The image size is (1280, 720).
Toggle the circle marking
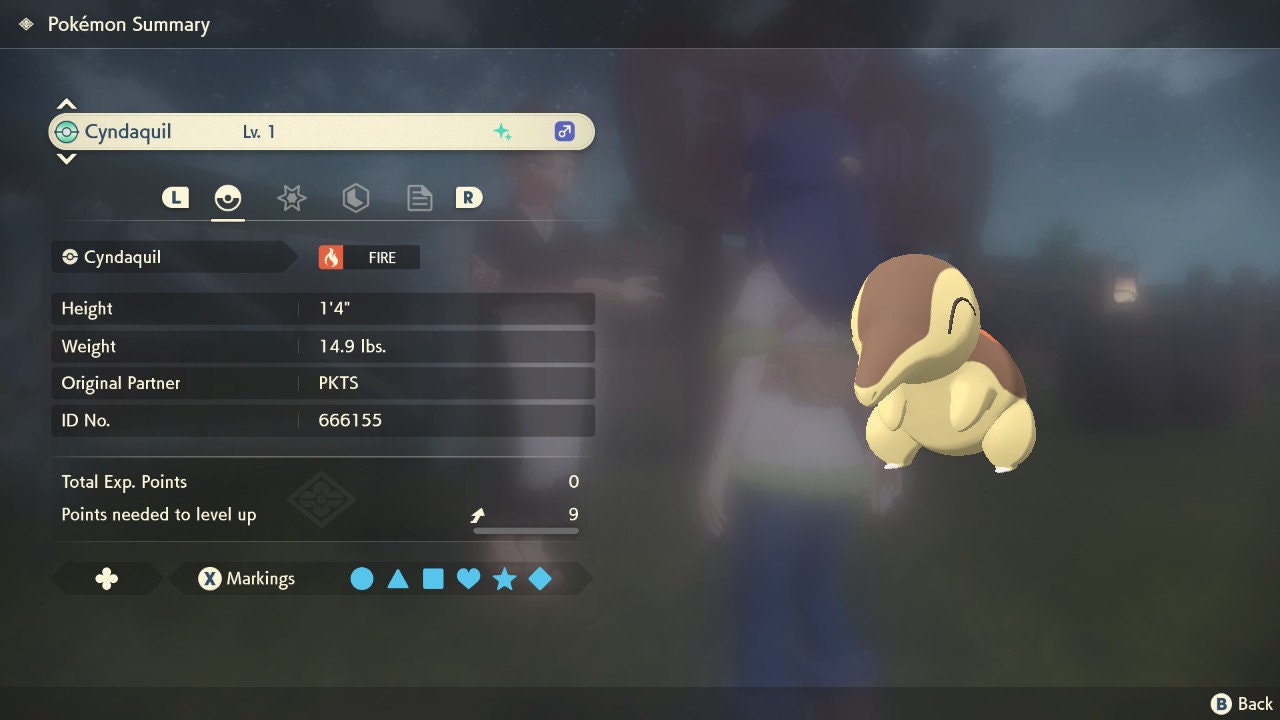click(362, 579)
